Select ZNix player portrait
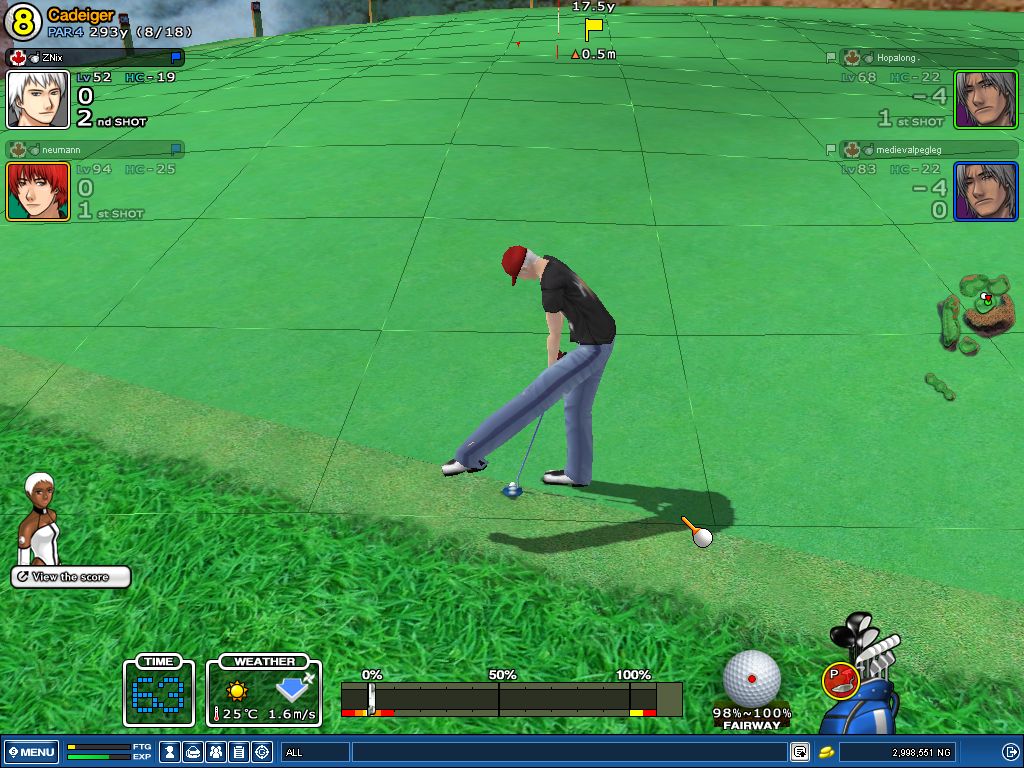Screen dimensions: 1024x768 tap(38, 99)
